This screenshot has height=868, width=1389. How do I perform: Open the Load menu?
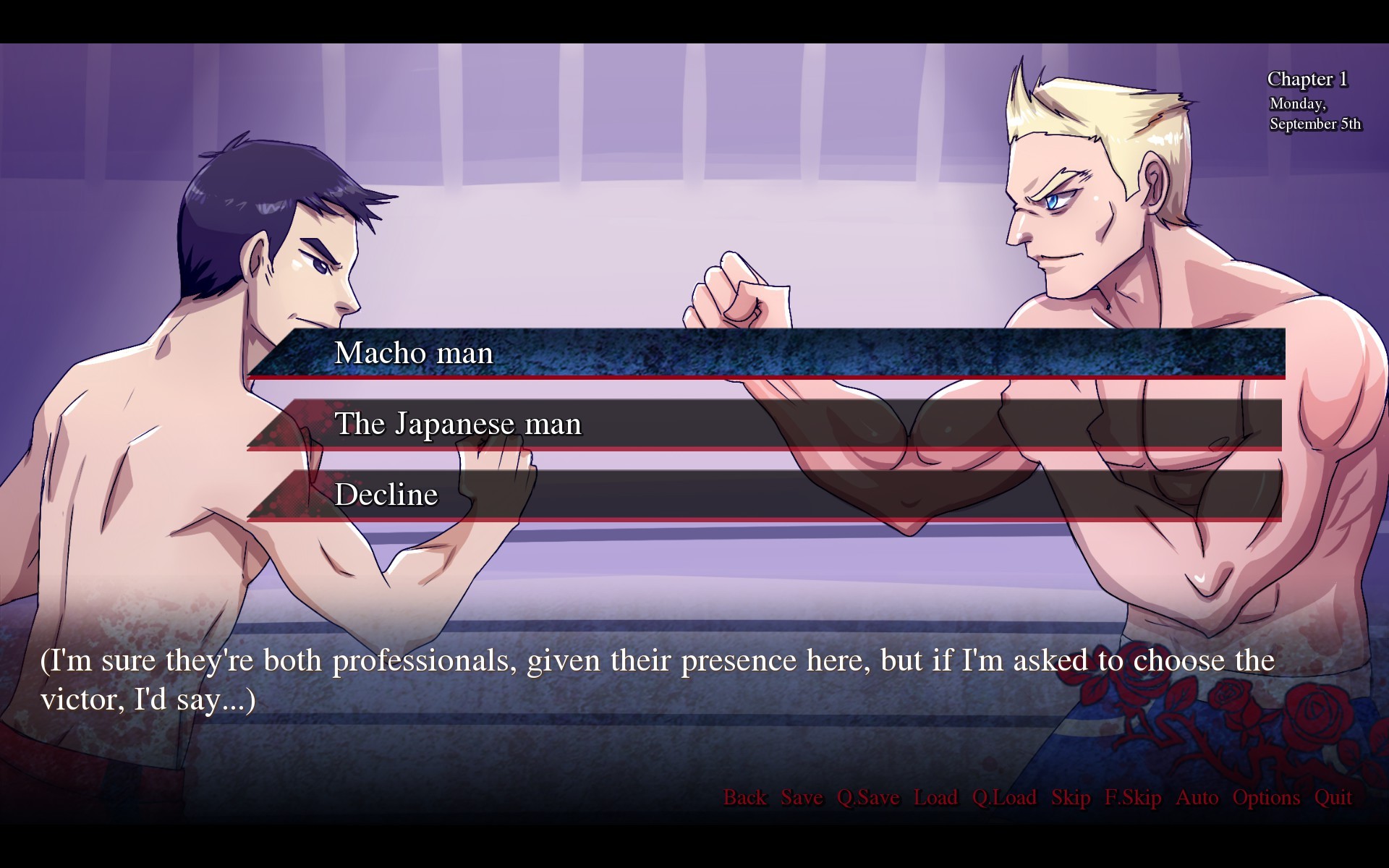pyautogui.click(x=935, y=797)
